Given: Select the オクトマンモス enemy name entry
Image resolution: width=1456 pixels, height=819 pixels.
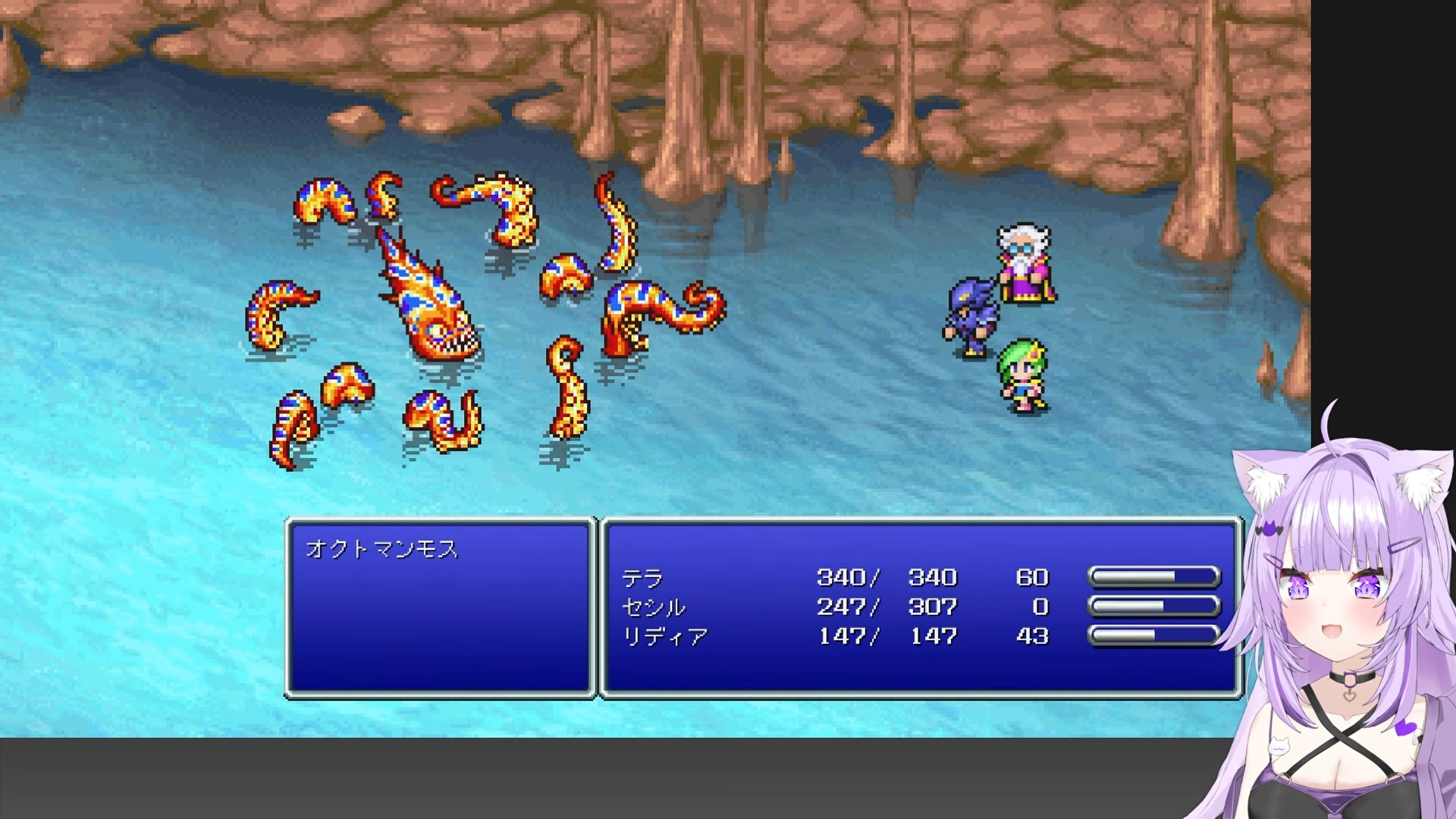Looking at the screenshot, I should point(382,549).
